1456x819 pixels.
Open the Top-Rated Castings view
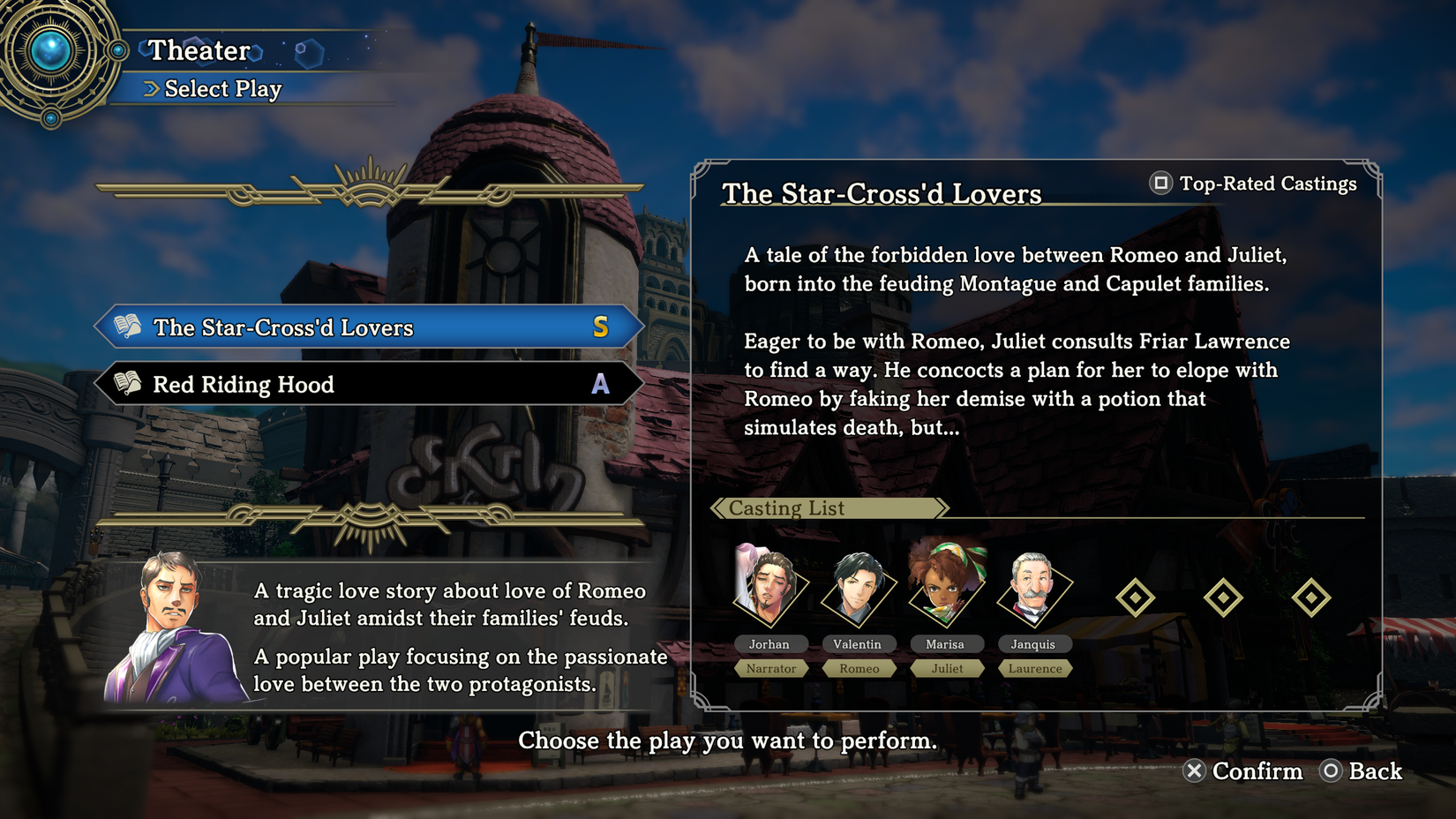(x=1253, y=184)
